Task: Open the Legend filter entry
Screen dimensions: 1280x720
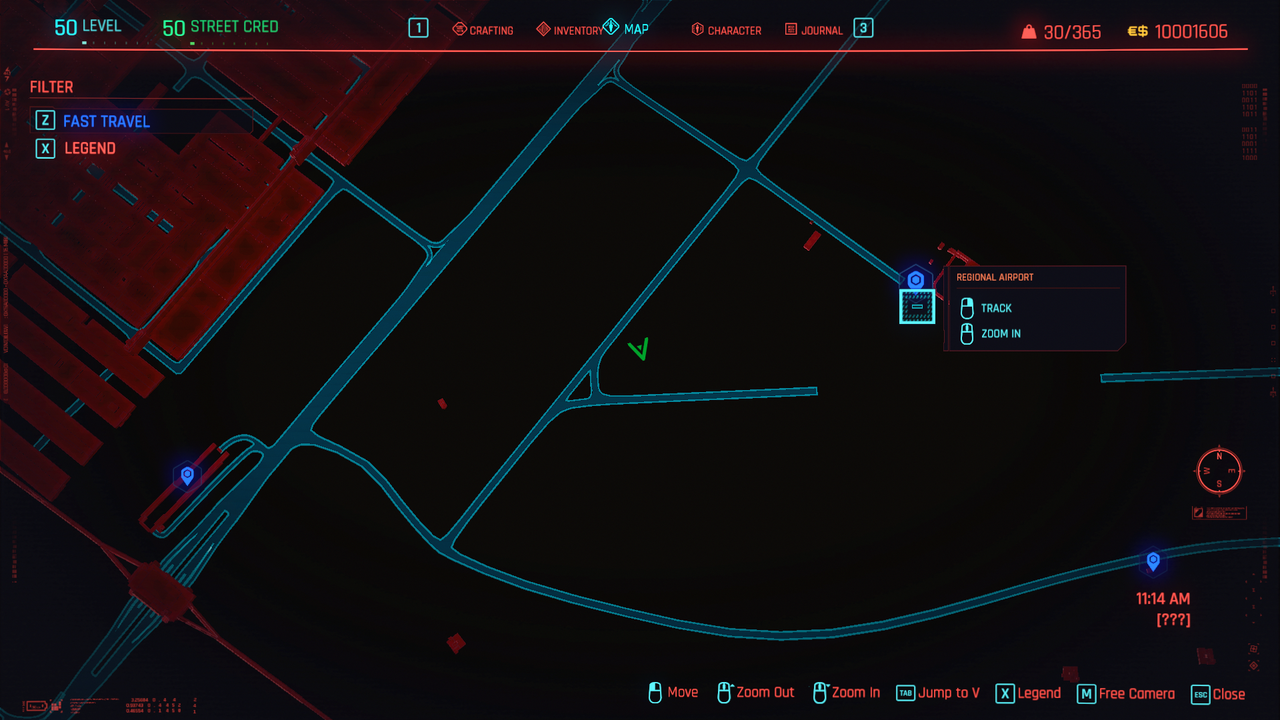Action: 89,148
